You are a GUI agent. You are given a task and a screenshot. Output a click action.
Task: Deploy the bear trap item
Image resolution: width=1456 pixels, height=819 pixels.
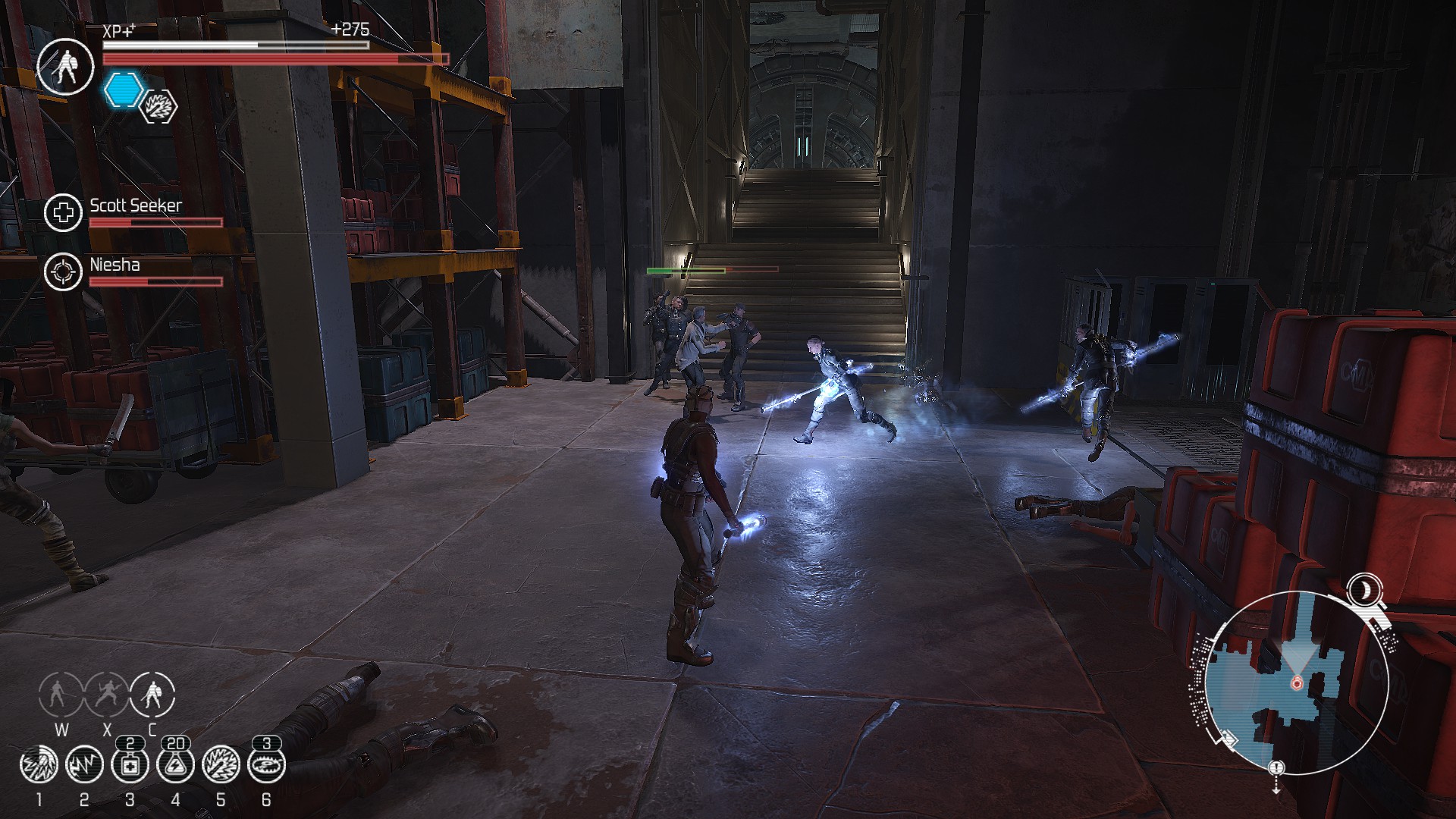[266, 766]
